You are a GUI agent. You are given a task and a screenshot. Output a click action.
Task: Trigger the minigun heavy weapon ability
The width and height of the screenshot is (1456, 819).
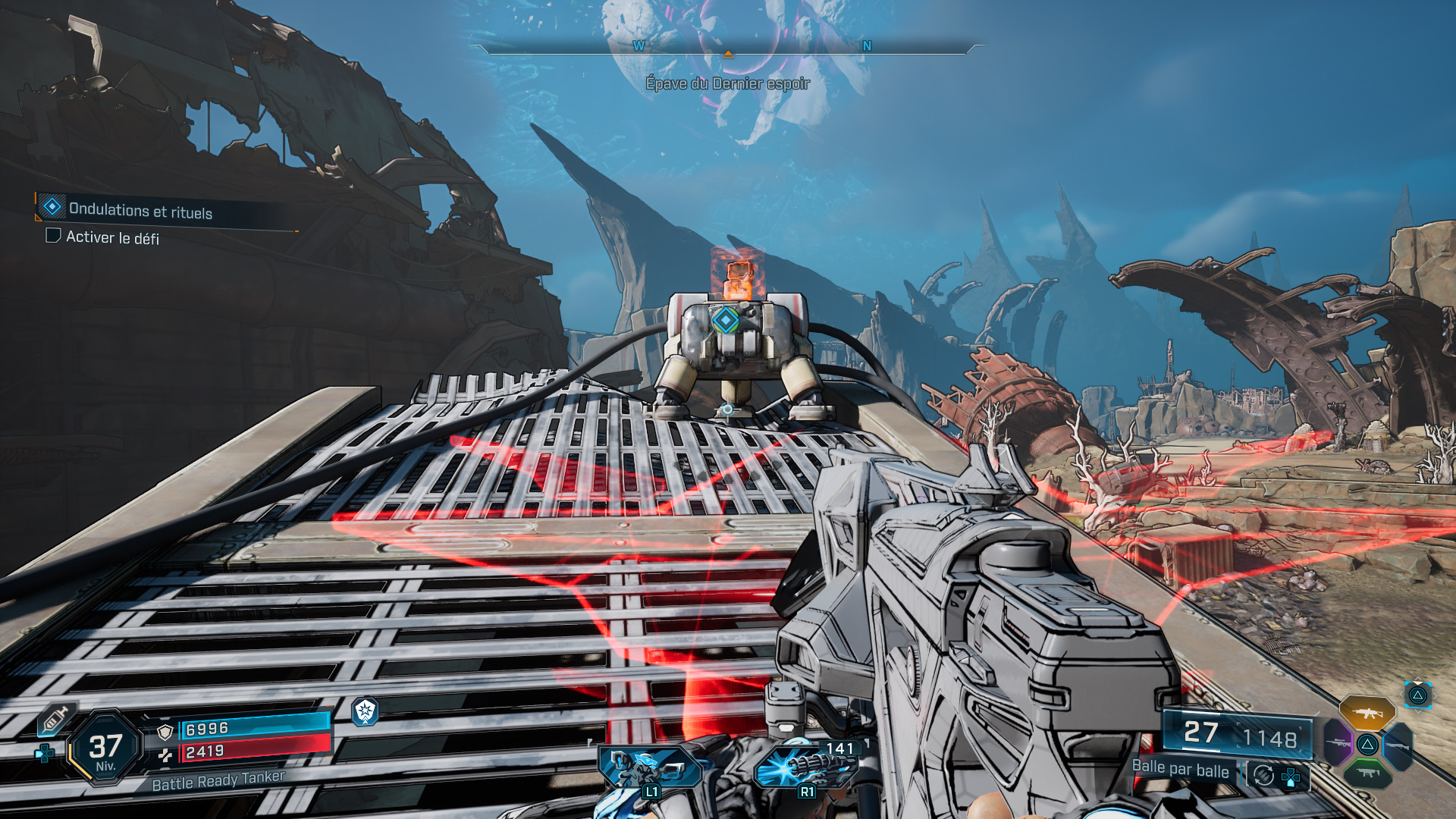pyautogui.click(x=806, y=766)
